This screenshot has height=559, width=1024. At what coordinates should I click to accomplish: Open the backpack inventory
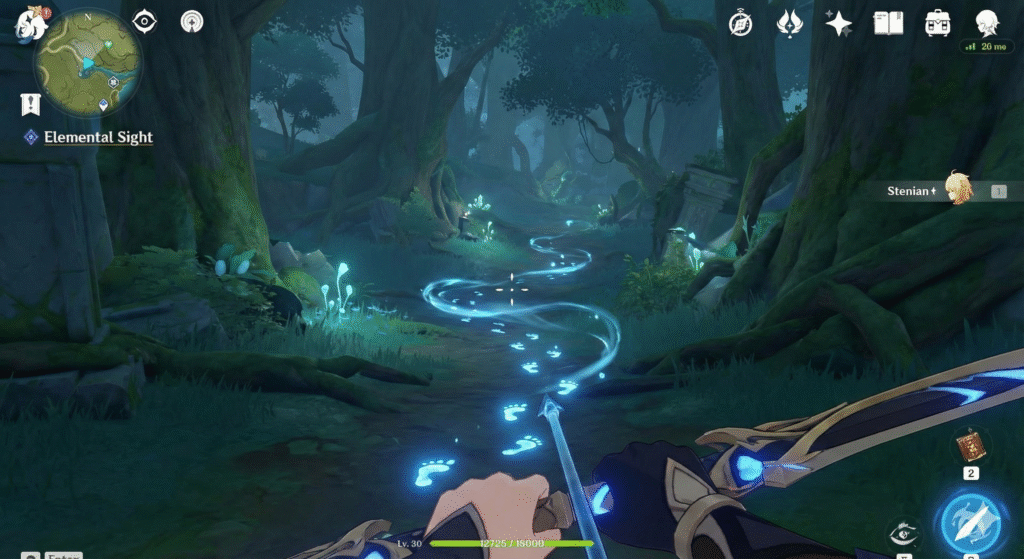[x=937, y=23]
